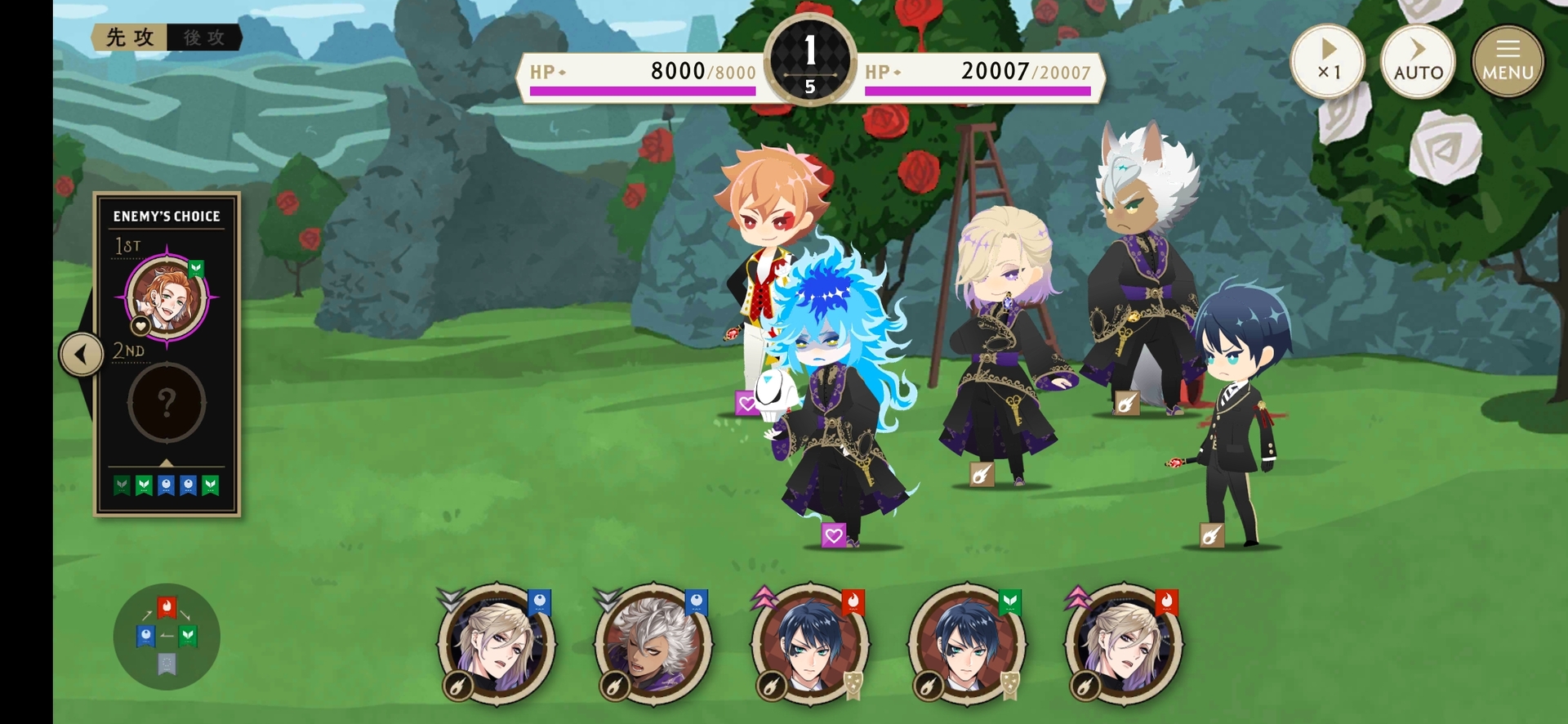Screen dimensions: 1568x724
Task: Toggle the x1 battle speed button
Action: [1328, 62]
